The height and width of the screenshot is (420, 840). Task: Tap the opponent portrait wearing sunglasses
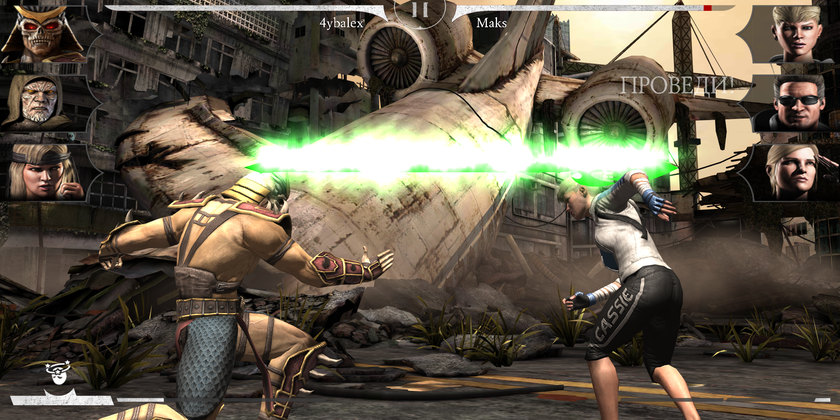799,102
